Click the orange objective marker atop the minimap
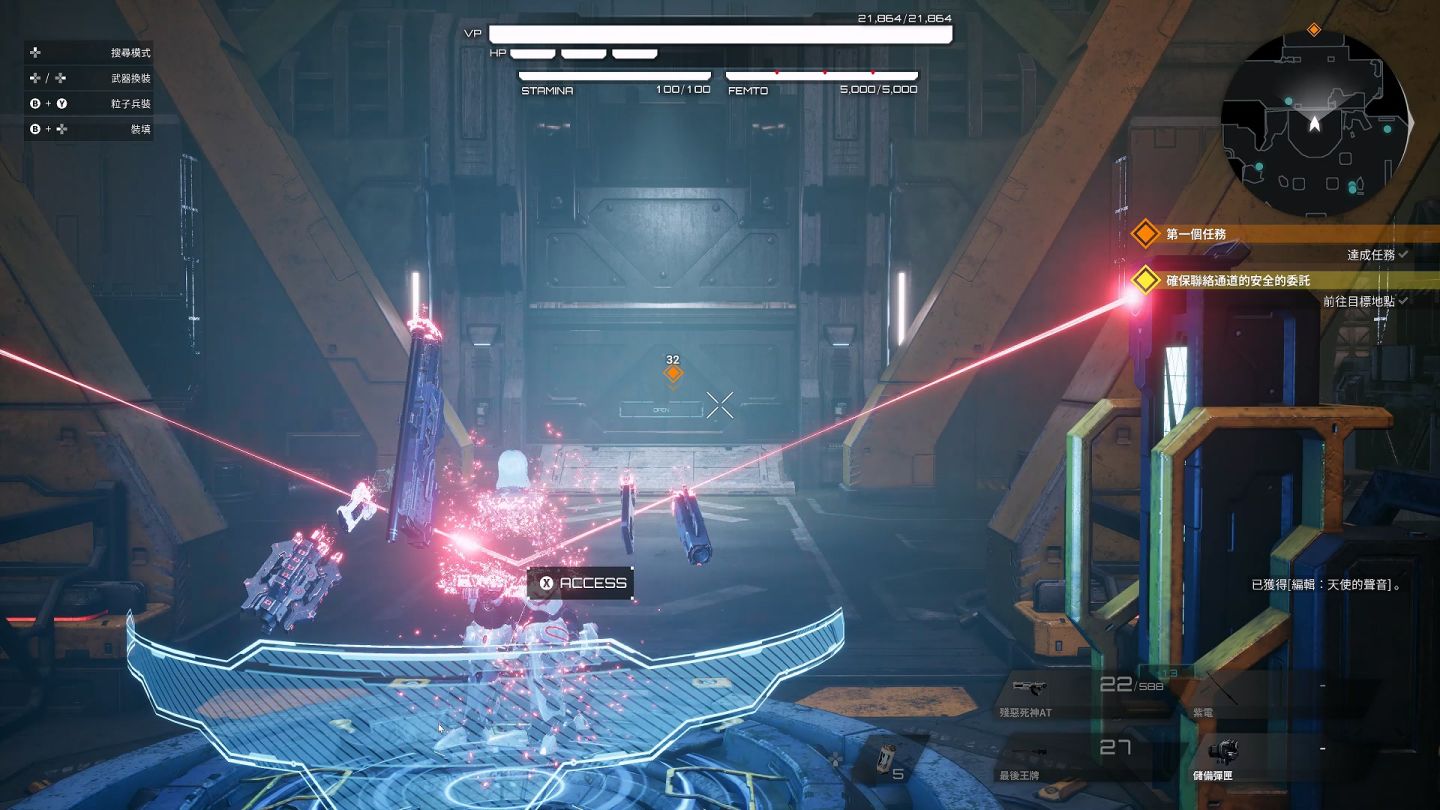 tap(1314, 30)
